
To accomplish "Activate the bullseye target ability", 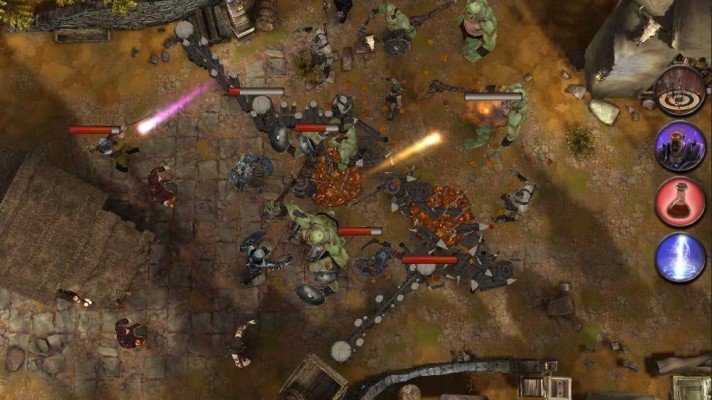I will pos(680,91).
